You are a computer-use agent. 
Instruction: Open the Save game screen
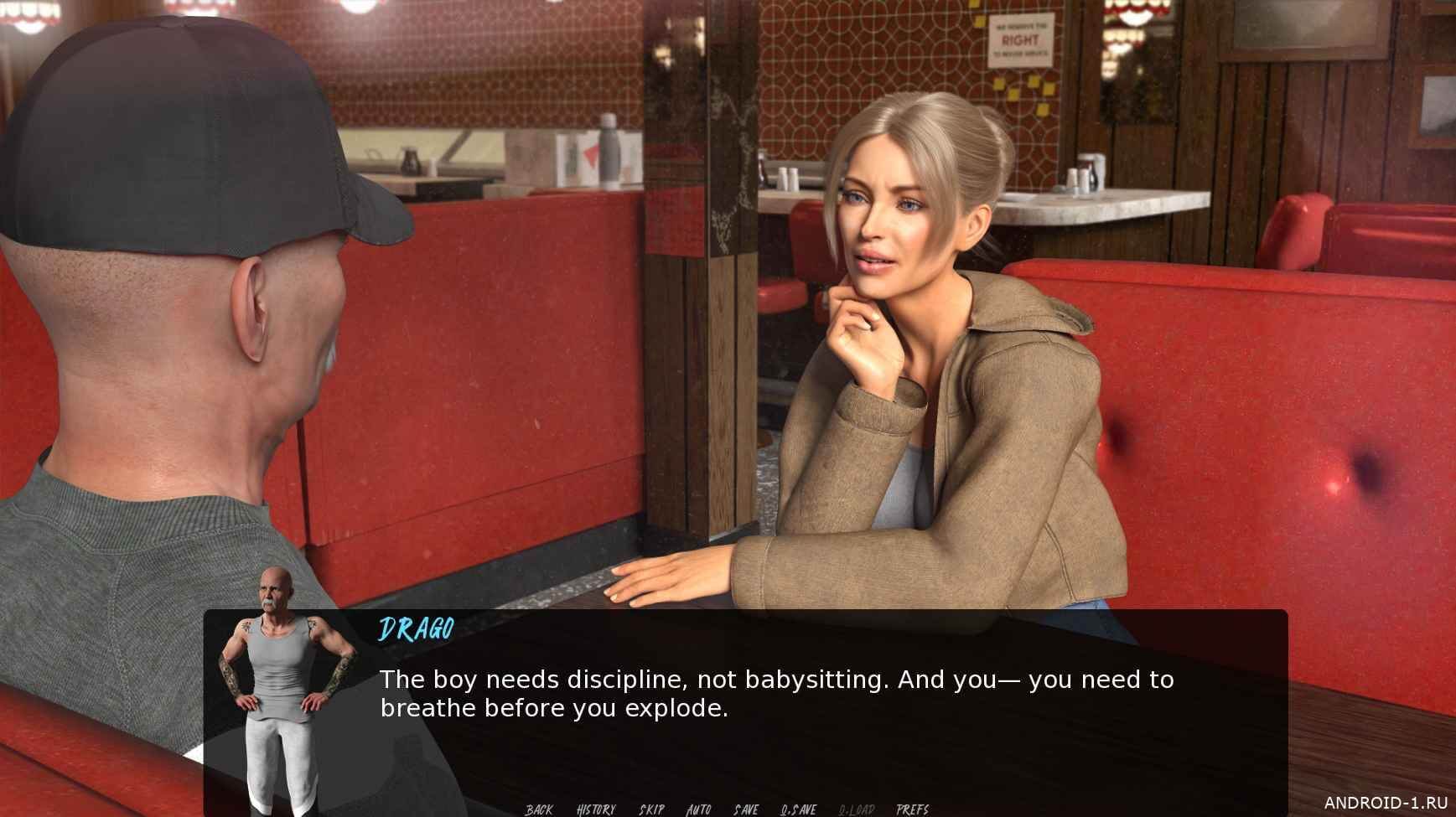click(746, 809)
